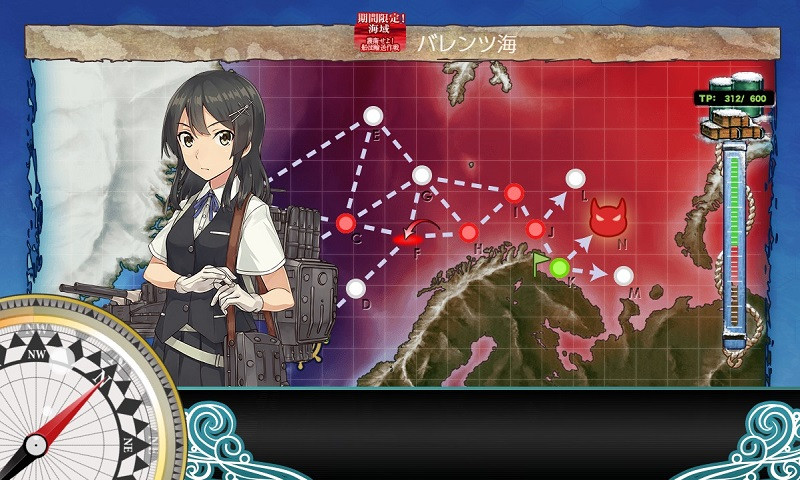The width and height of the screenshot is (800, 480).
Task: Select red node J on the route
Action: tap(536, 229)
